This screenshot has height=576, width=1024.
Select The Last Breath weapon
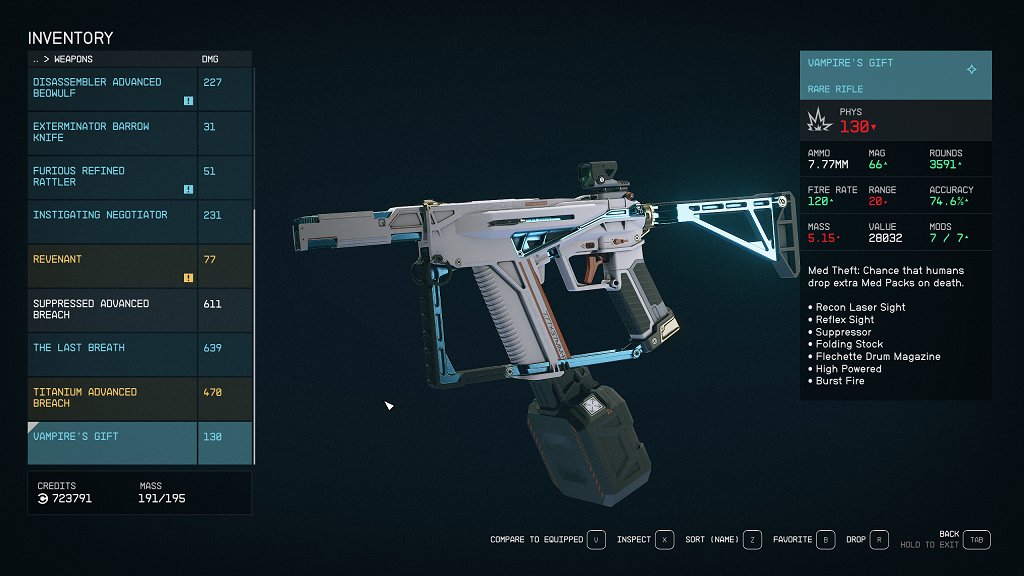tap(113, 354)
